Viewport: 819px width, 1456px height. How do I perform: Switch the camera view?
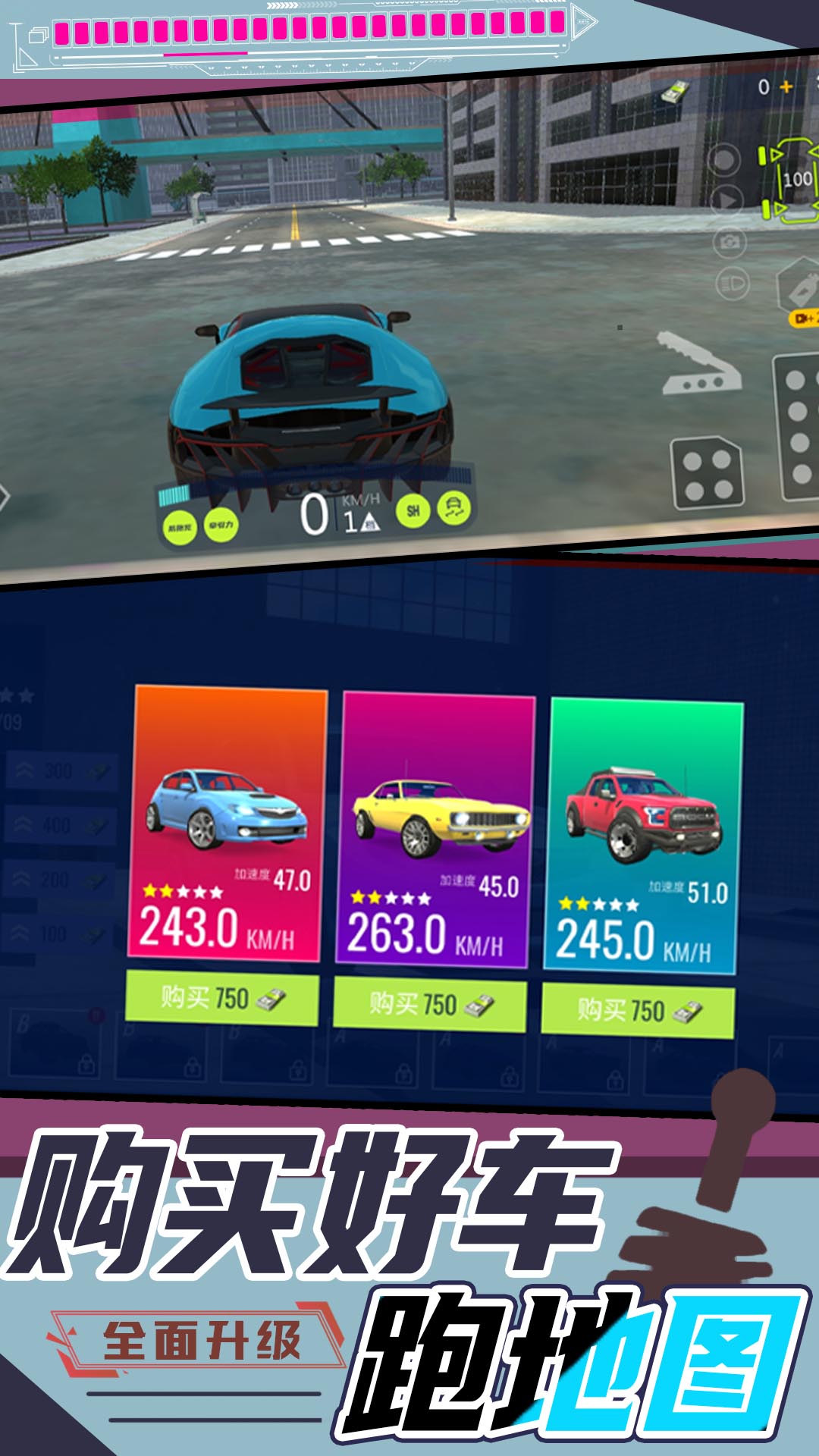pos(730,242)
